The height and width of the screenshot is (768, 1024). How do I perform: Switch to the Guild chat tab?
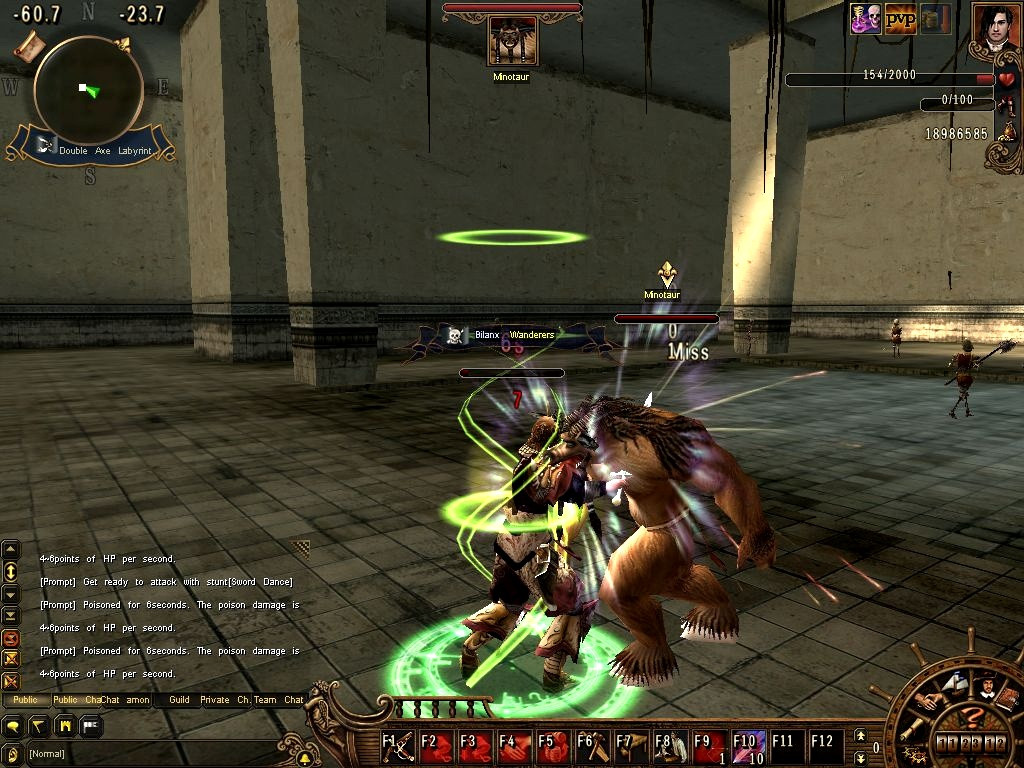(x=179, y=700)
